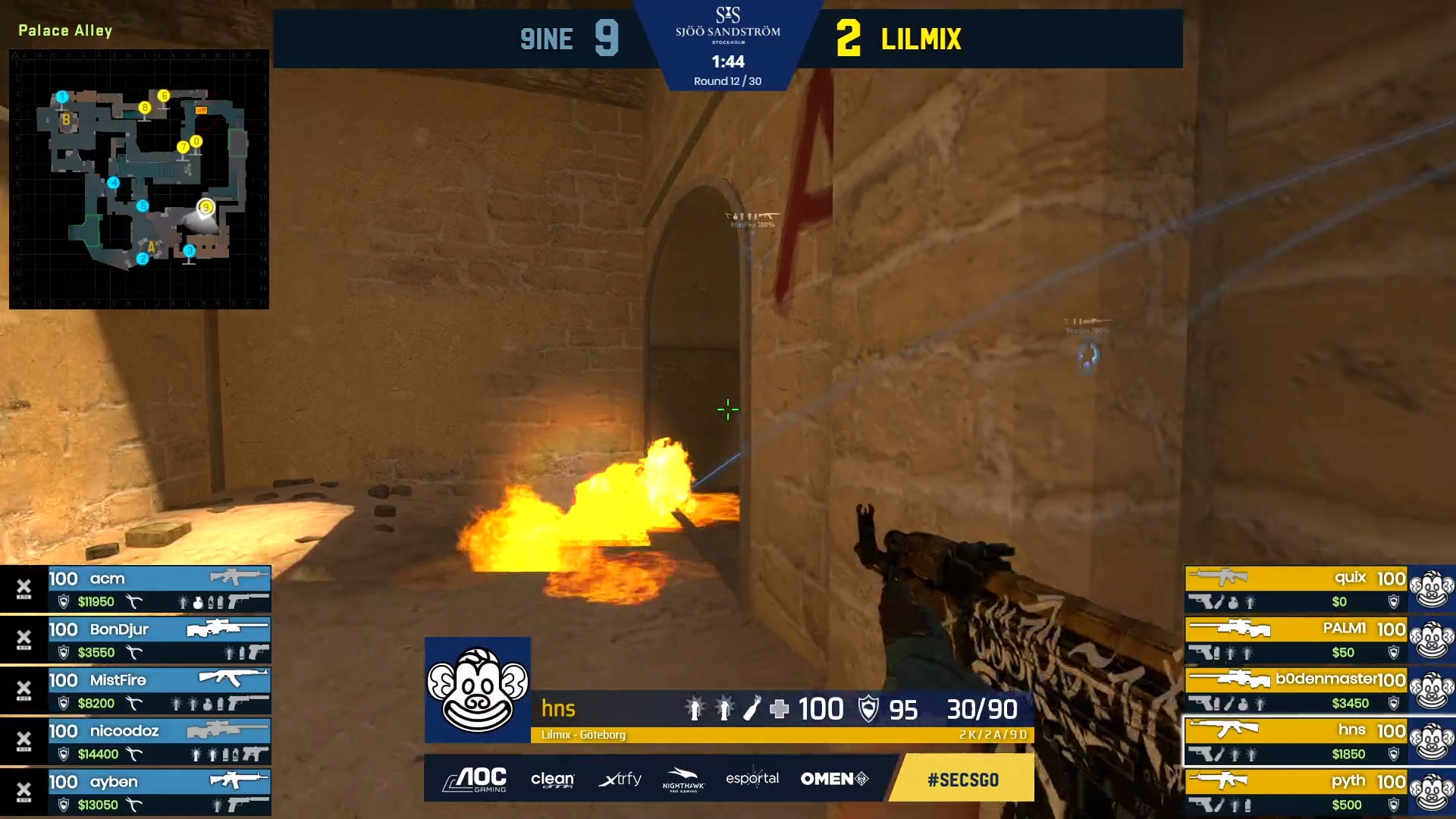This screenshot has height=819, width=1456.
Task: Click the 9INE team name in scoreboard
Action: click(546, 39)
